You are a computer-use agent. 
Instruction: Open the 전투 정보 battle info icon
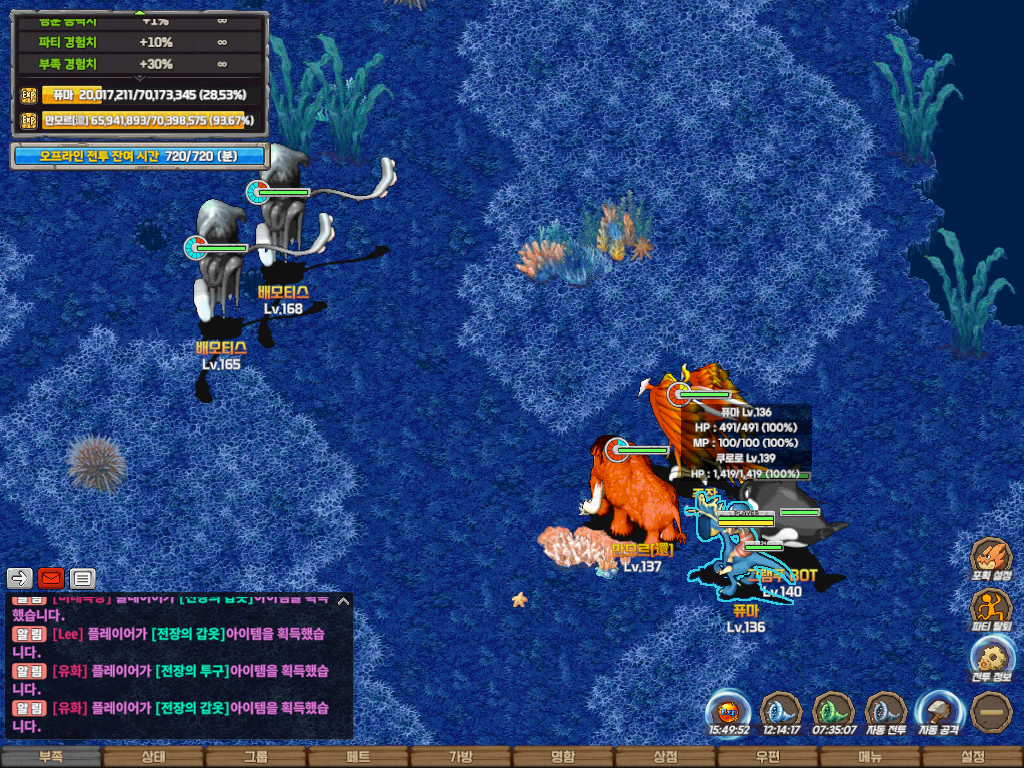coord(992,660)
